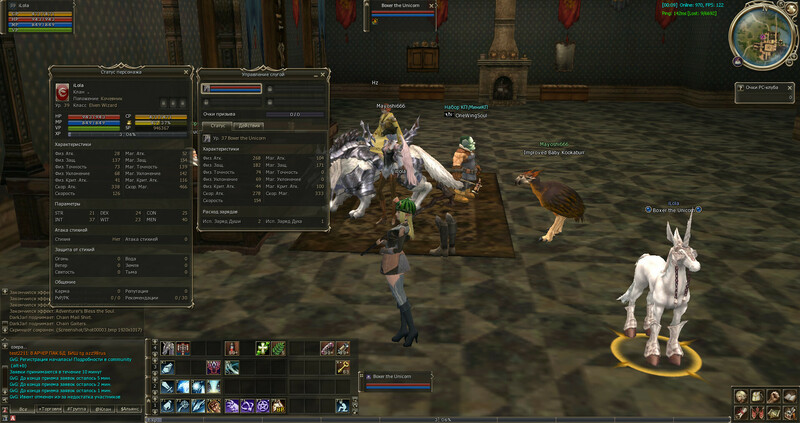800x423 pixels.
Task: Show the Все chat tab
Action: click(22, 409)
